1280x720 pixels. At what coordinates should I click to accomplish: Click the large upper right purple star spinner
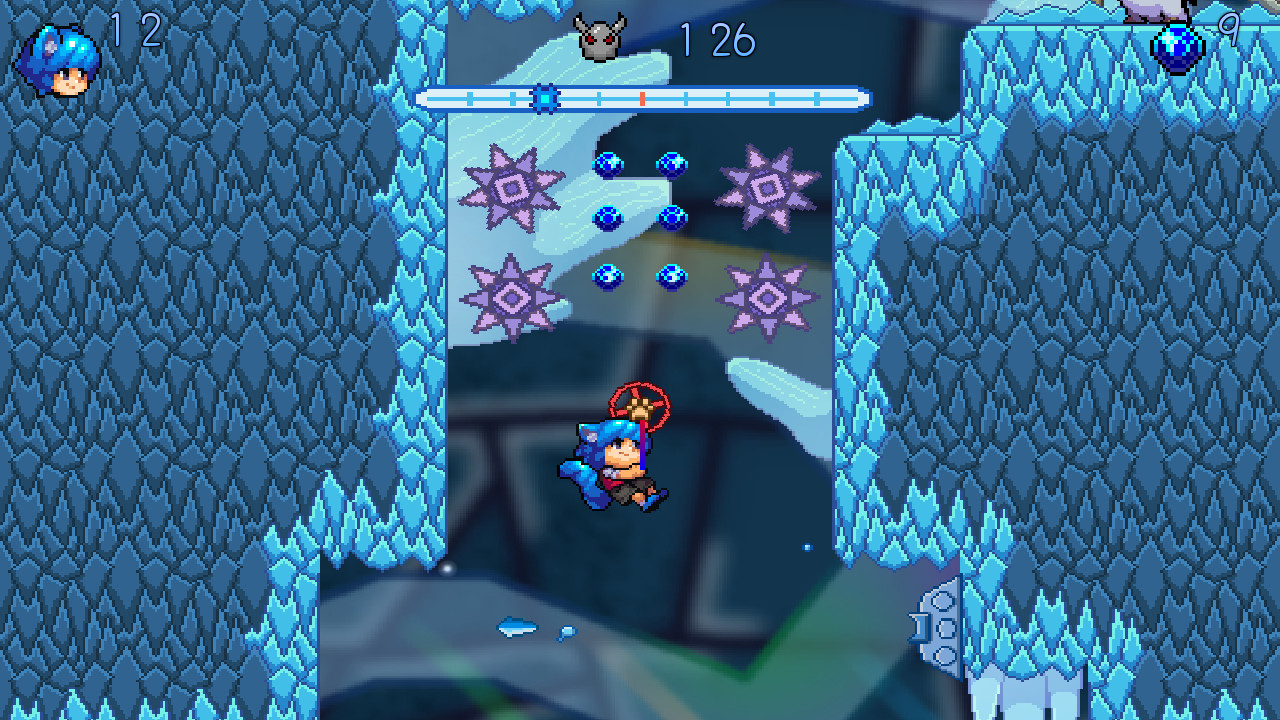(768, 190)
